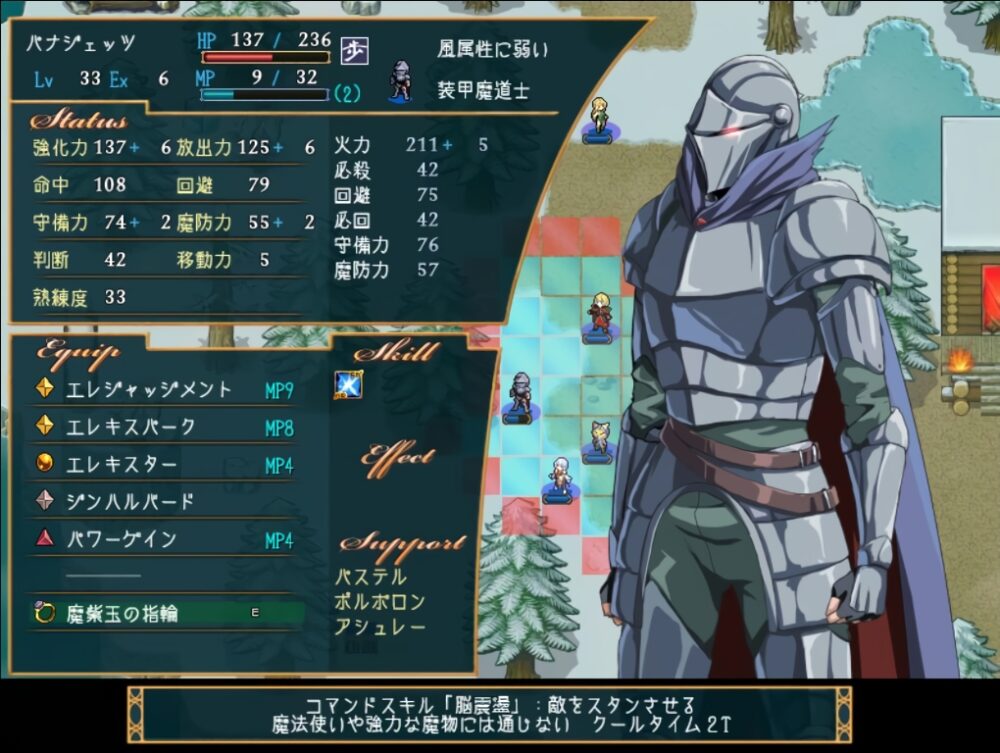Select the エレジャッジメント spell entry
This screenshot has height=753, width=1000.
tap(148, 390)
